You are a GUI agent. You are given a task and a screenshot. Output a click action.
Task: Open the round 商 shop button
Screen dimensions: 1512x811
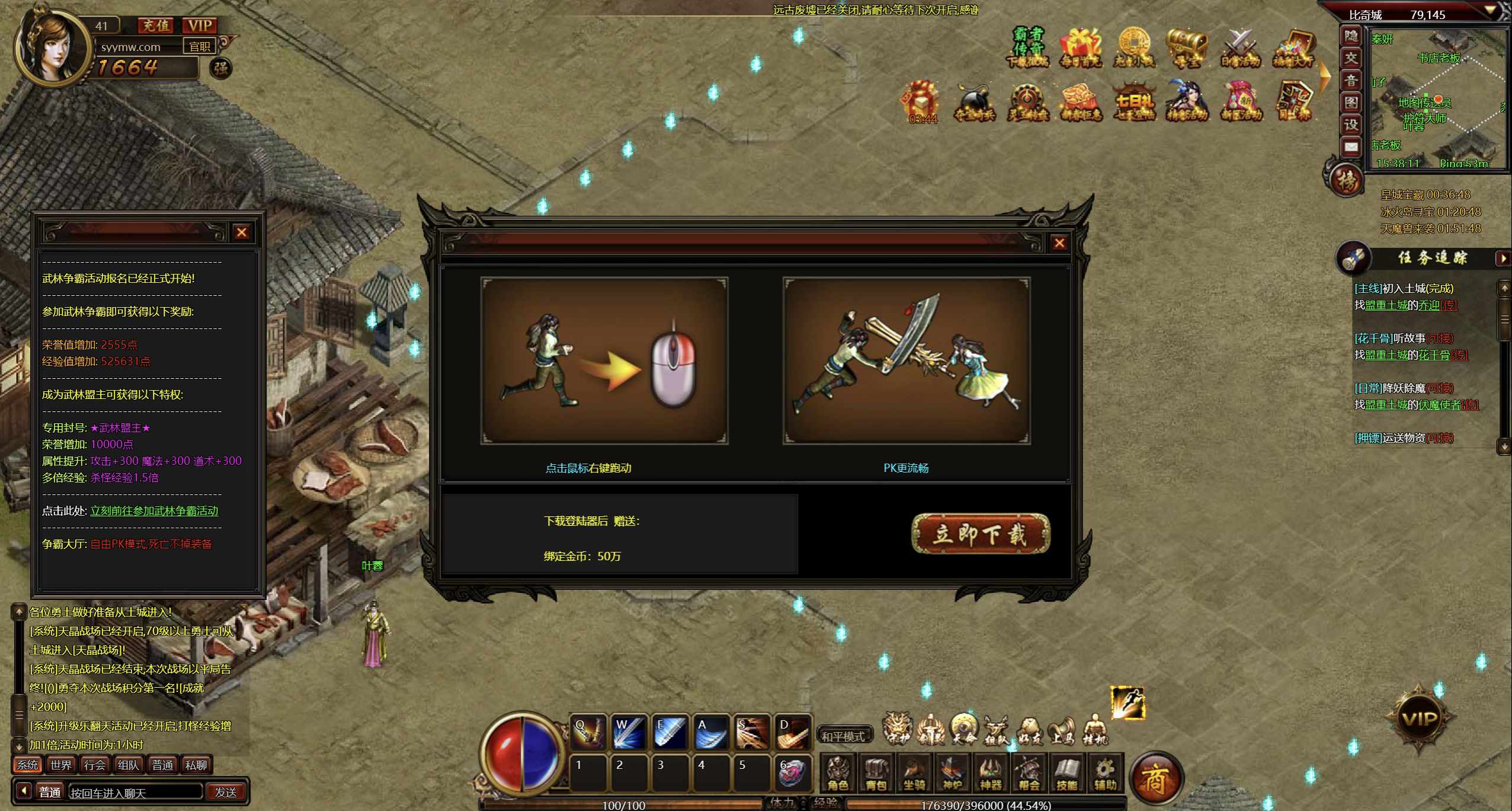(1156, 778)
